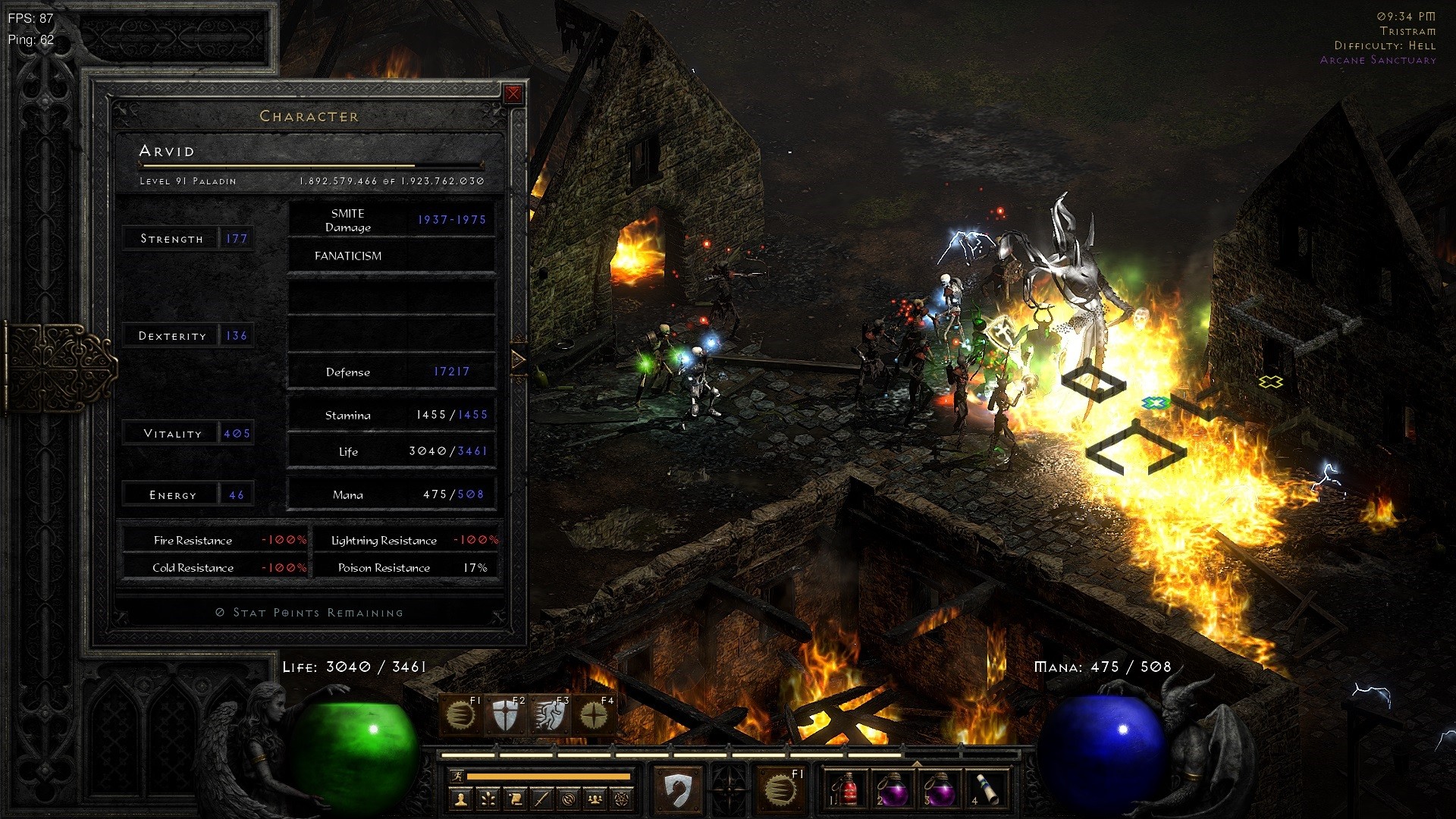This screenshot has width=1456, height=819.
Task: Open the quest scroll mini-menu button
Action: click(x=515, y=799)
